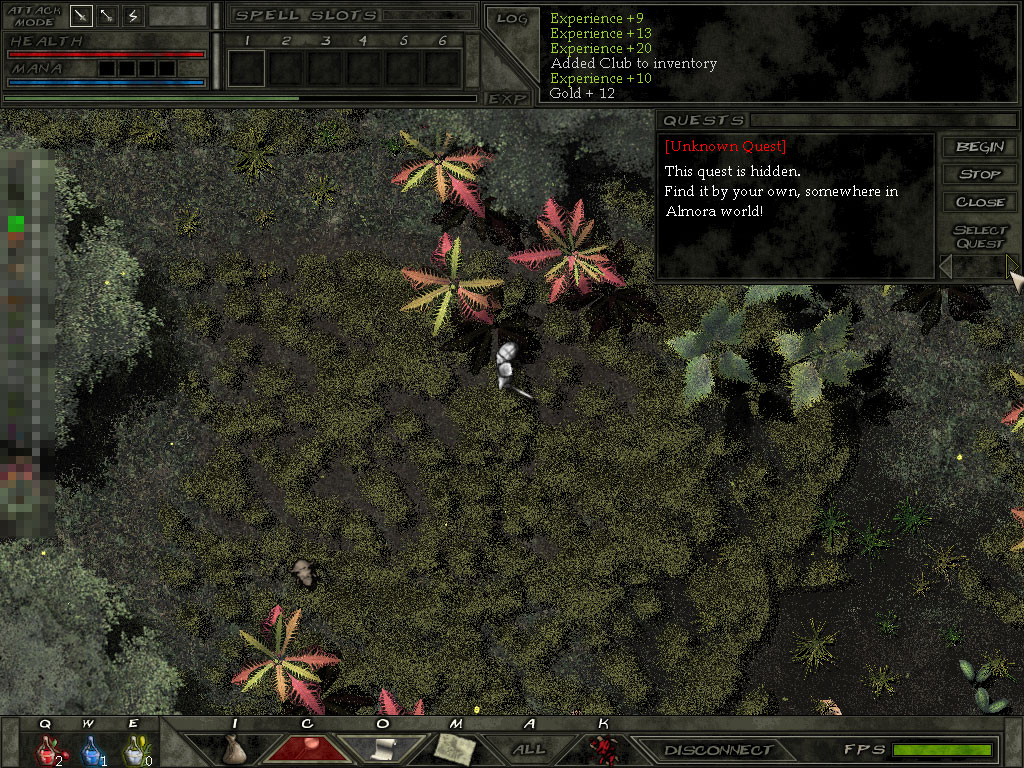
Task: Show the next quest with right arrow
Action: (x=1011, y=266)
